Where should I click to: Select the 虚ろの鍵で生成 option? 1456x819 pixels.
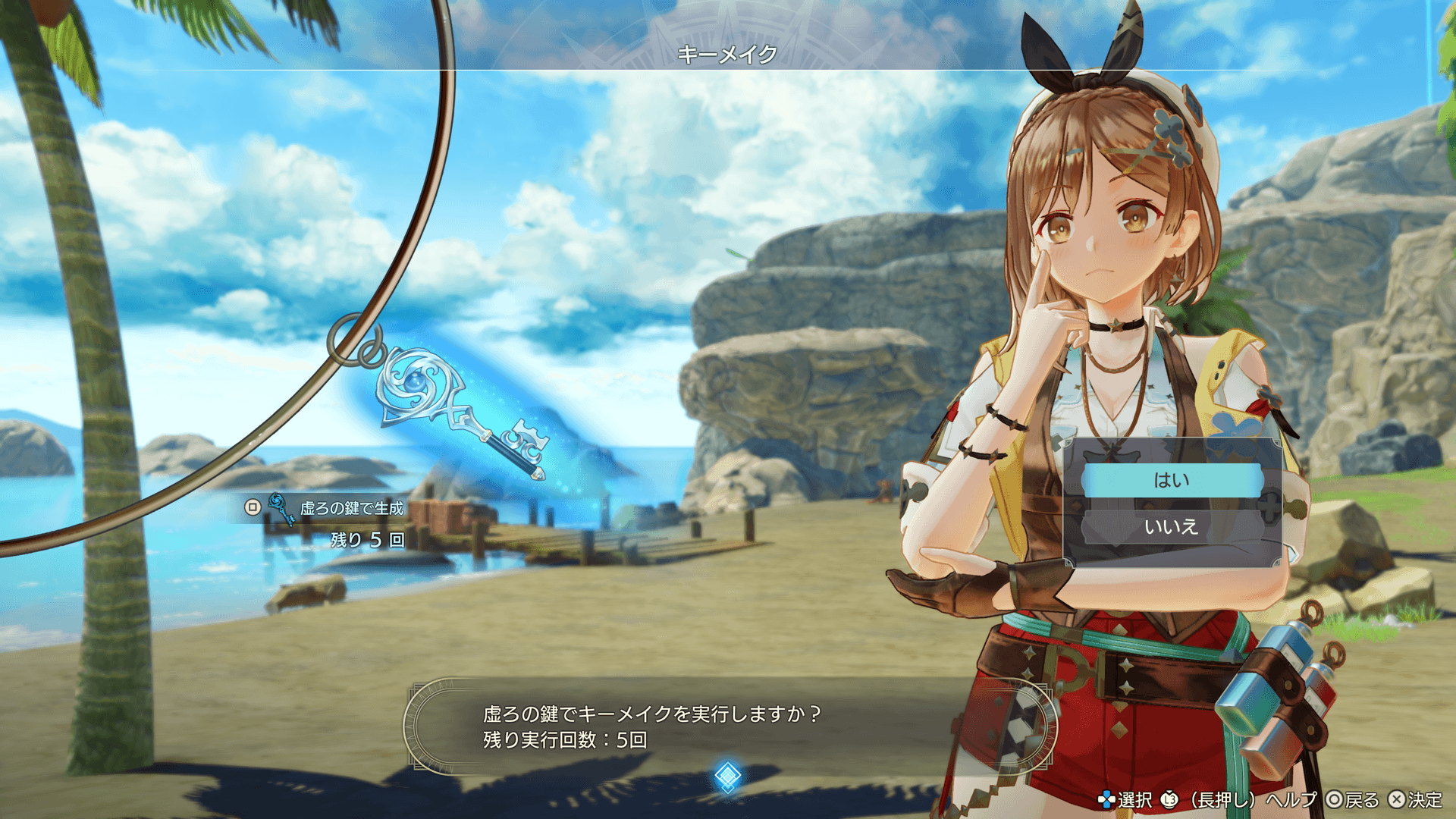pyautogui.click(x=351, y=508)
